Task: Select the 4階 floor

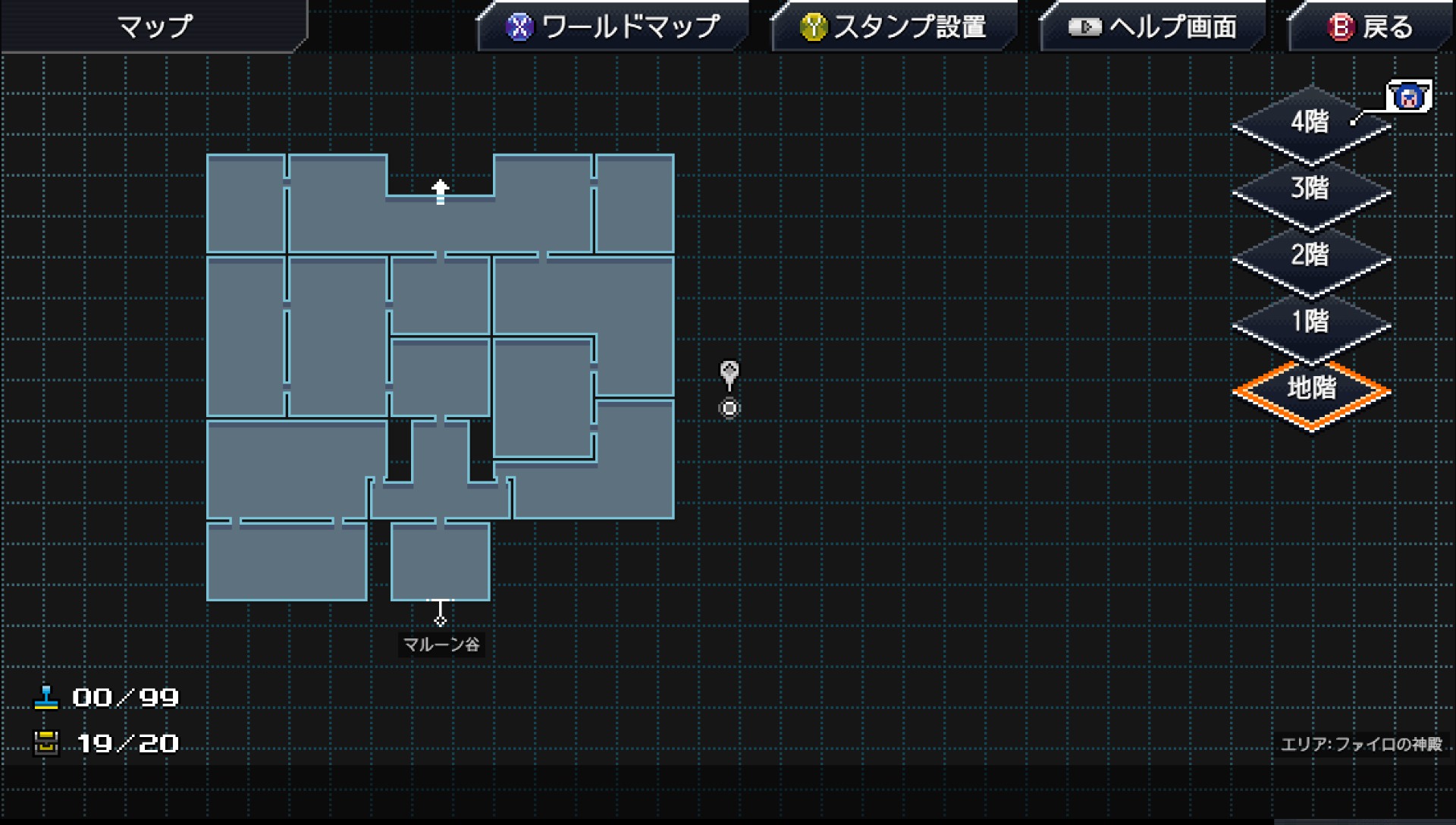Action: pyautogui.click(x=1310, y=121)
